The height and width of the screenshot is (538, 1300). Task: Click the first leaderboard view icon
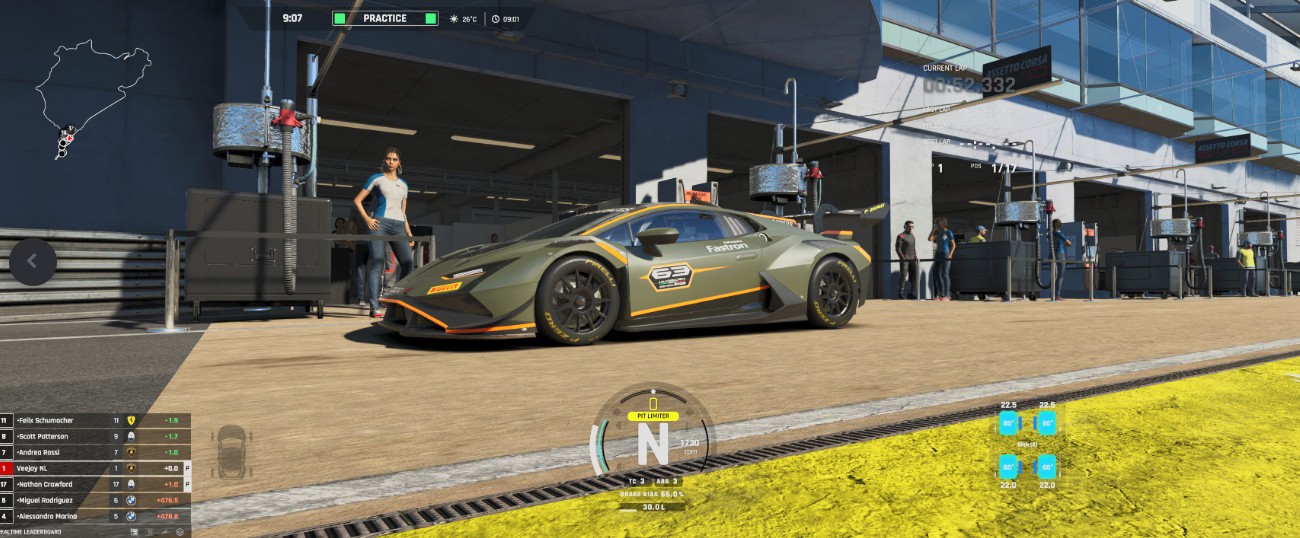tap(134, 532)
